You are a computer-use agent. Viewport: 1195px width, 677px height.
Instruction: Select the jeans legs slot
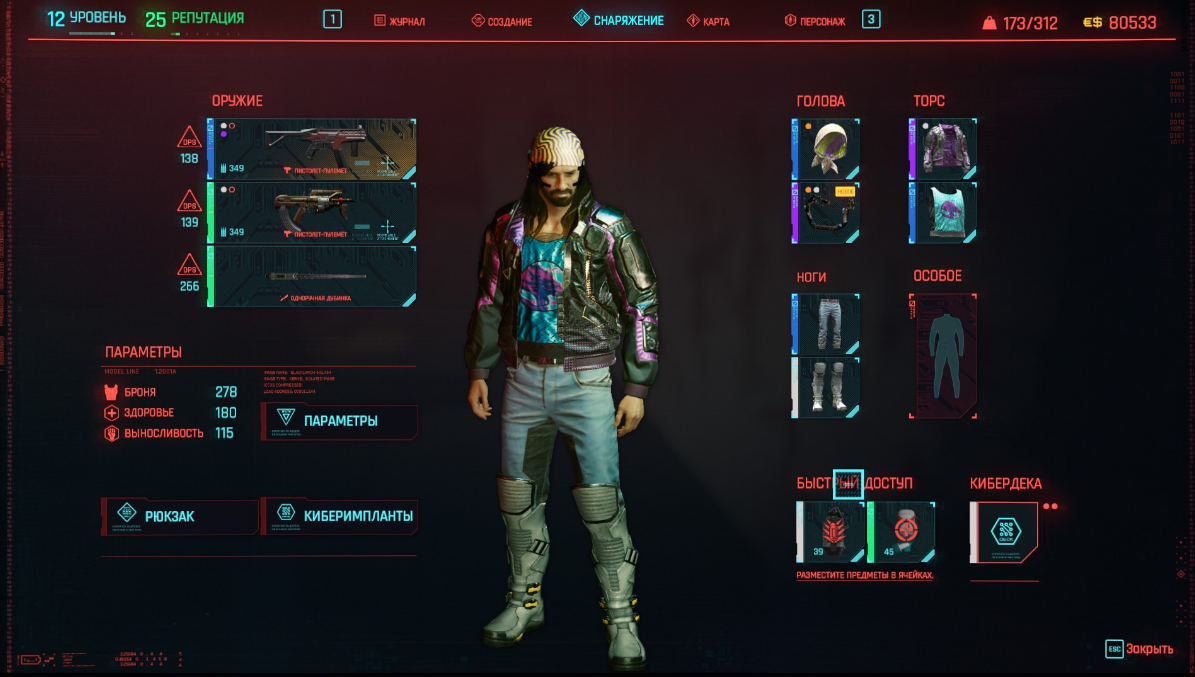pyautogui.click(x=826, y=324)
